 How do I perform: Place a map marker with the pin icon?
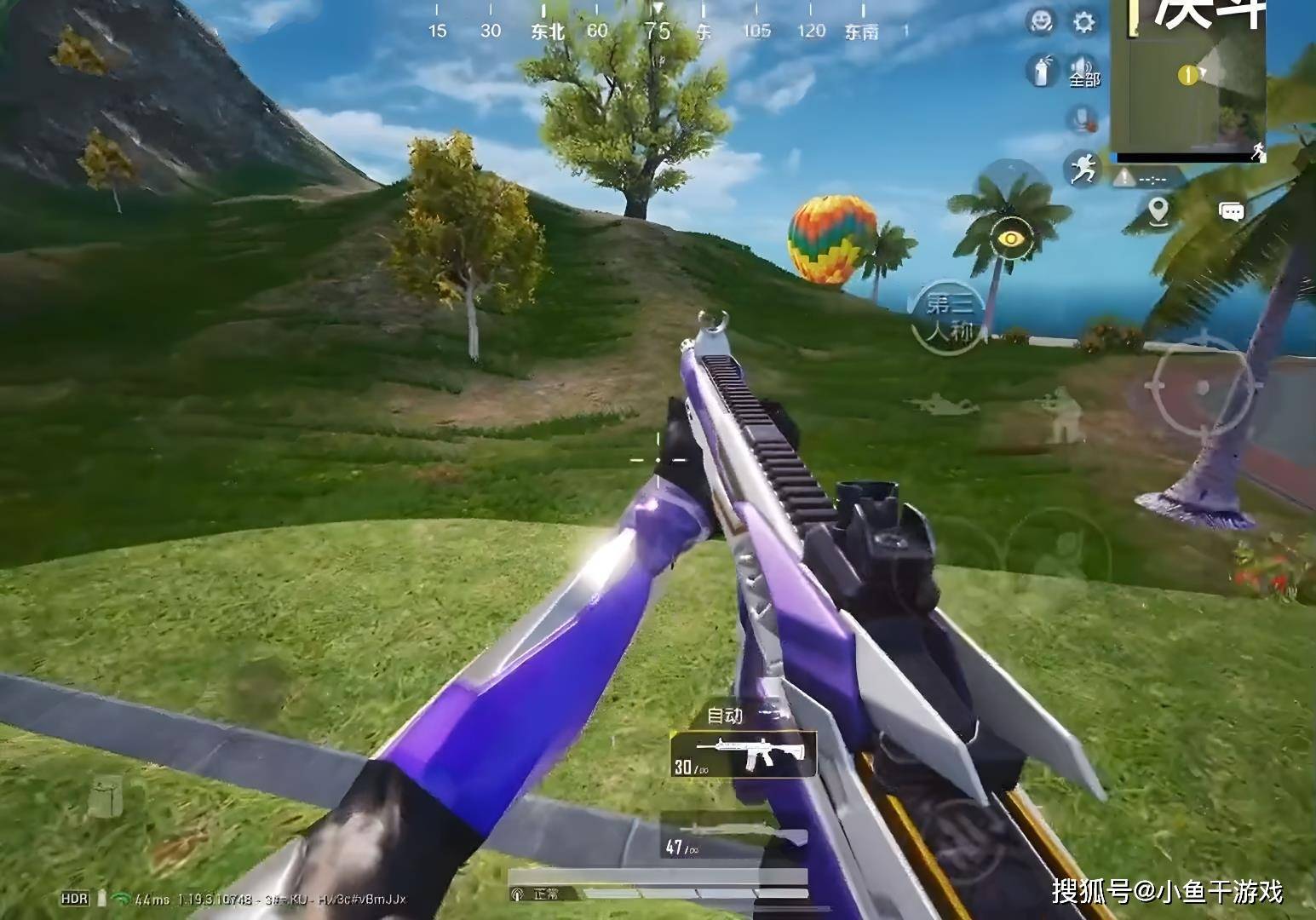(1158, 210)
